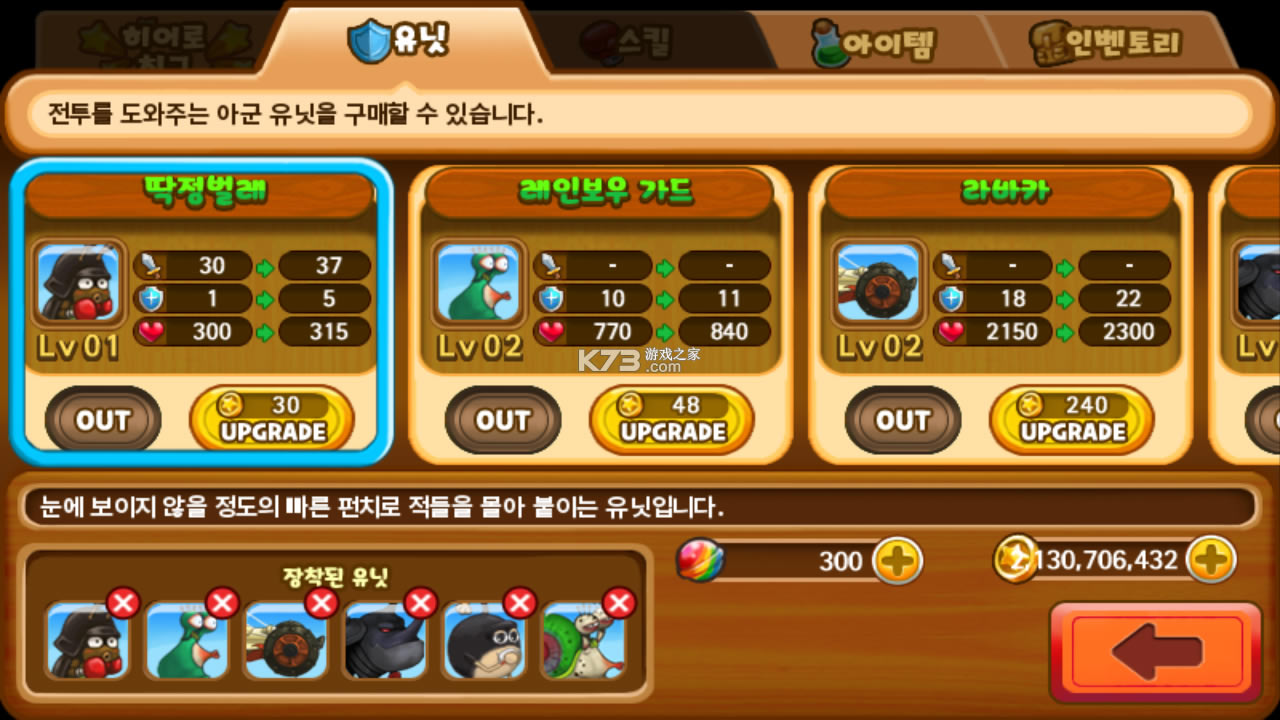The height and width of the screenshot is (720, 1280).
Task: Select the 라바카 cannon unit portrait
Action: coord(878,283)
